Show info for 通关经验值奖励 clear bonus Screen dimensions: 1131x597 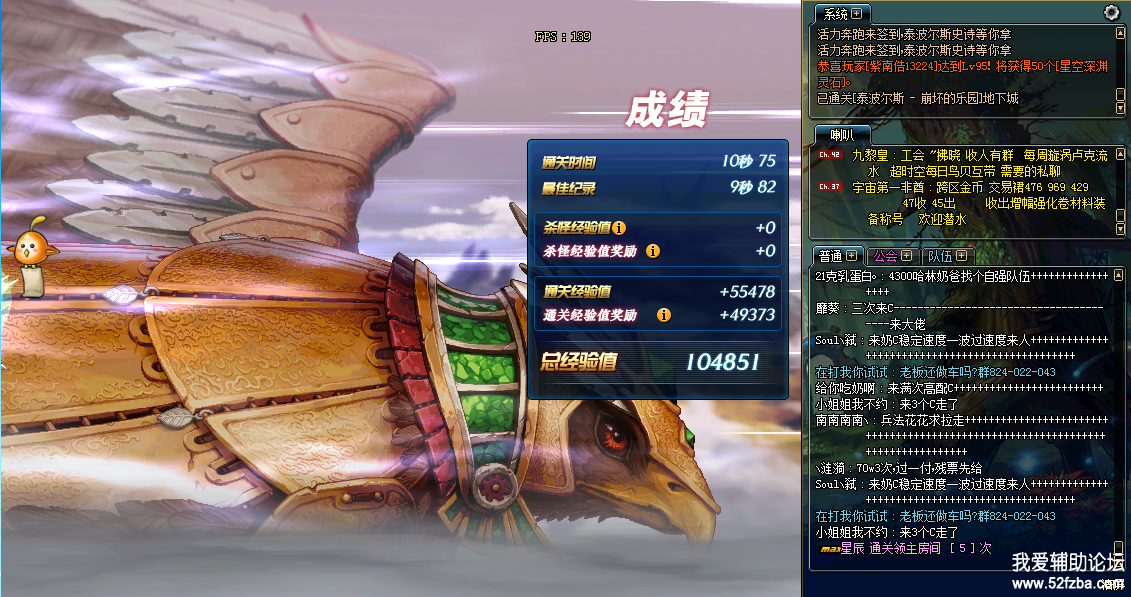[x=663, y=315]
